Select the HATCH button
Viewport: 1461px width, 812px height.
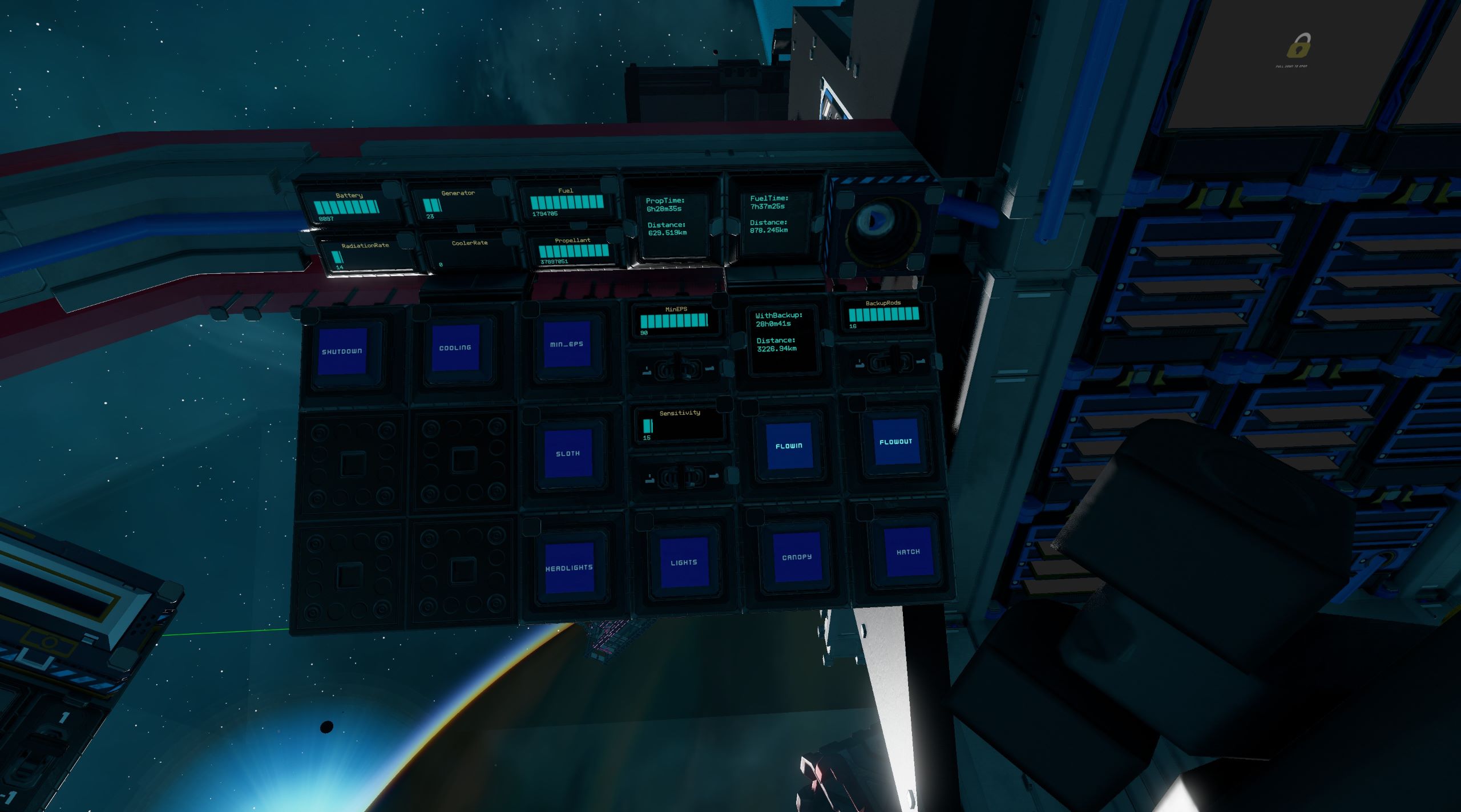(907, 552)
